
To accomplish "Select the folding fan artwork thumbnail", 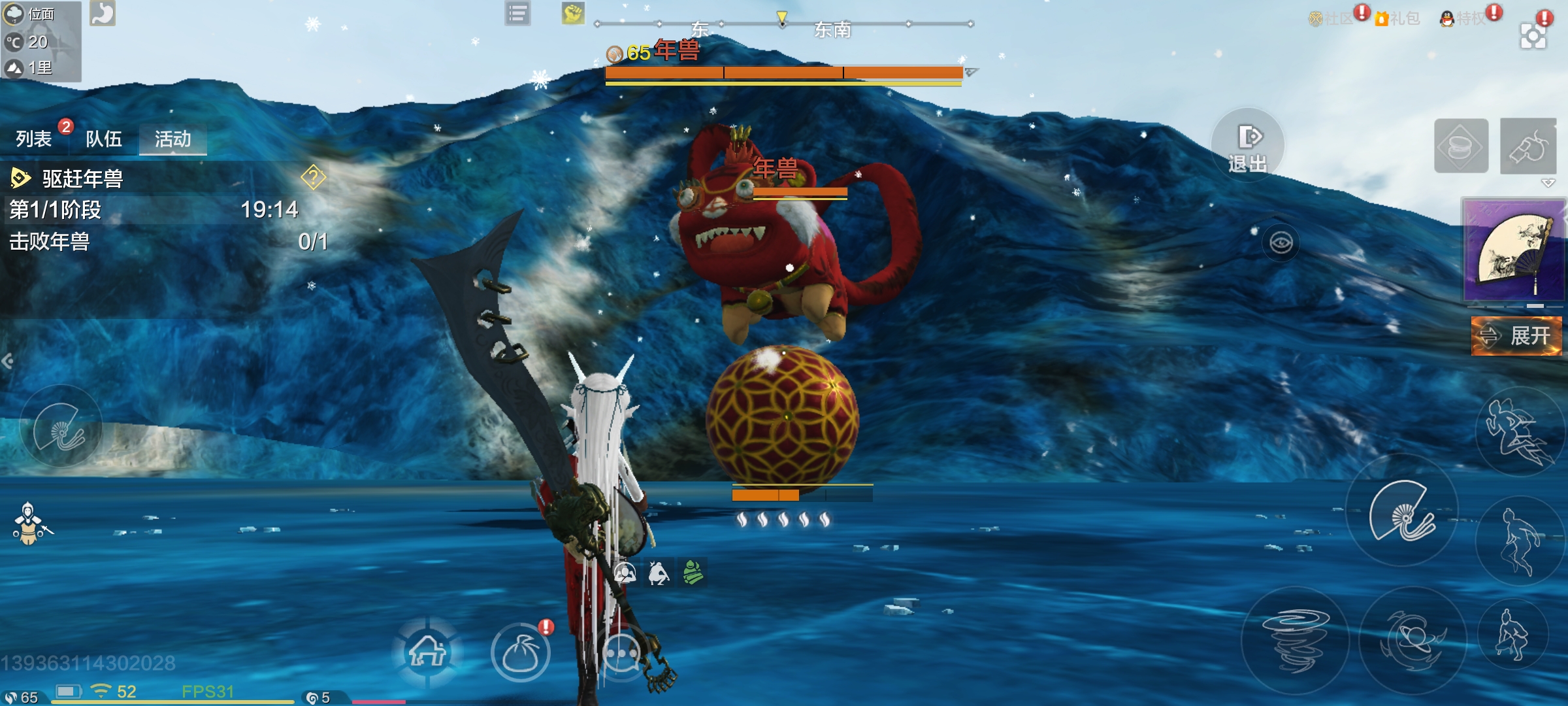I will (1514, 250).
